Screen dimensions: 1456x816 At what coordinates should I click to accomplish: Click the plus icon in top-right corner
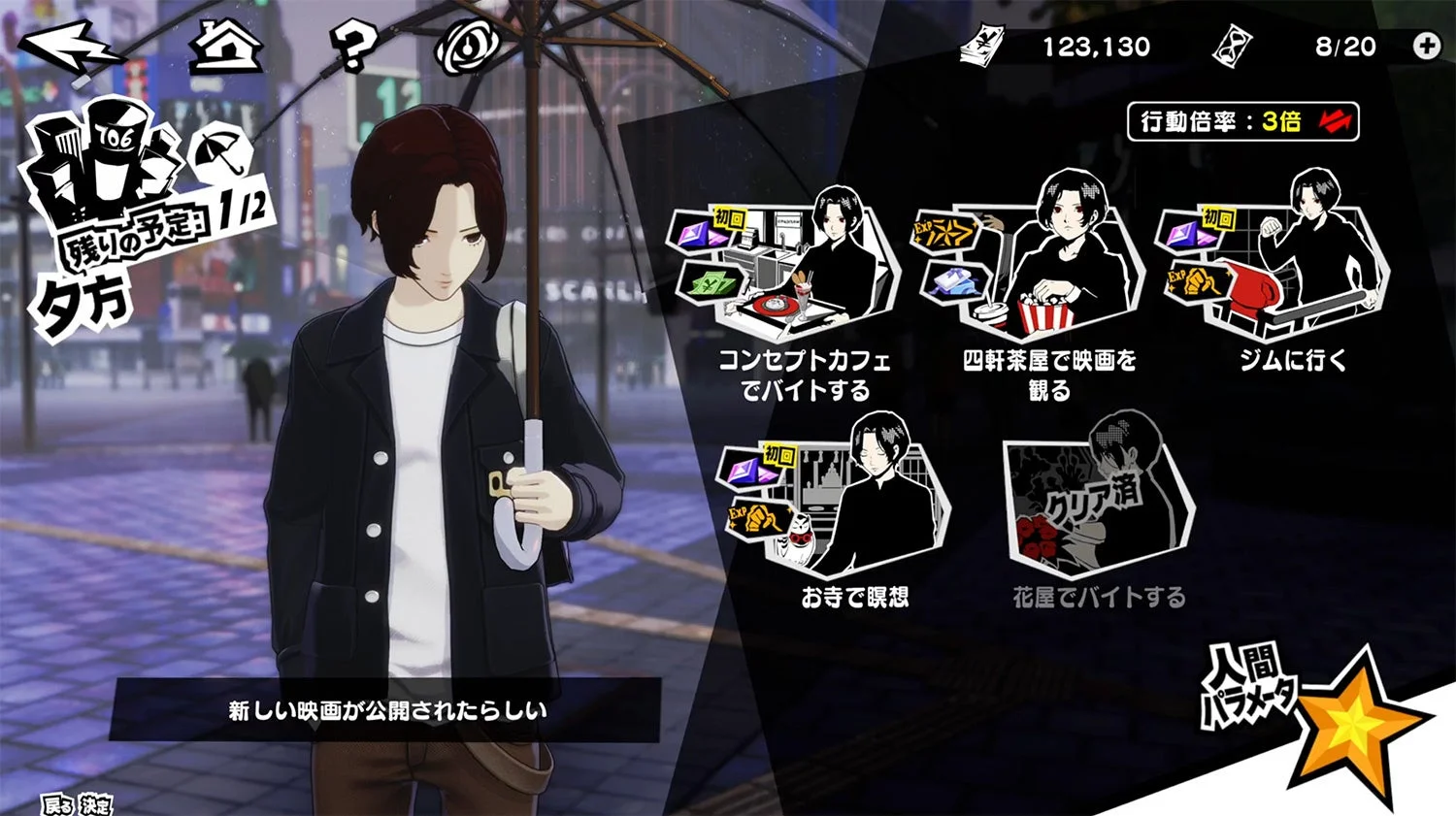1427,44
